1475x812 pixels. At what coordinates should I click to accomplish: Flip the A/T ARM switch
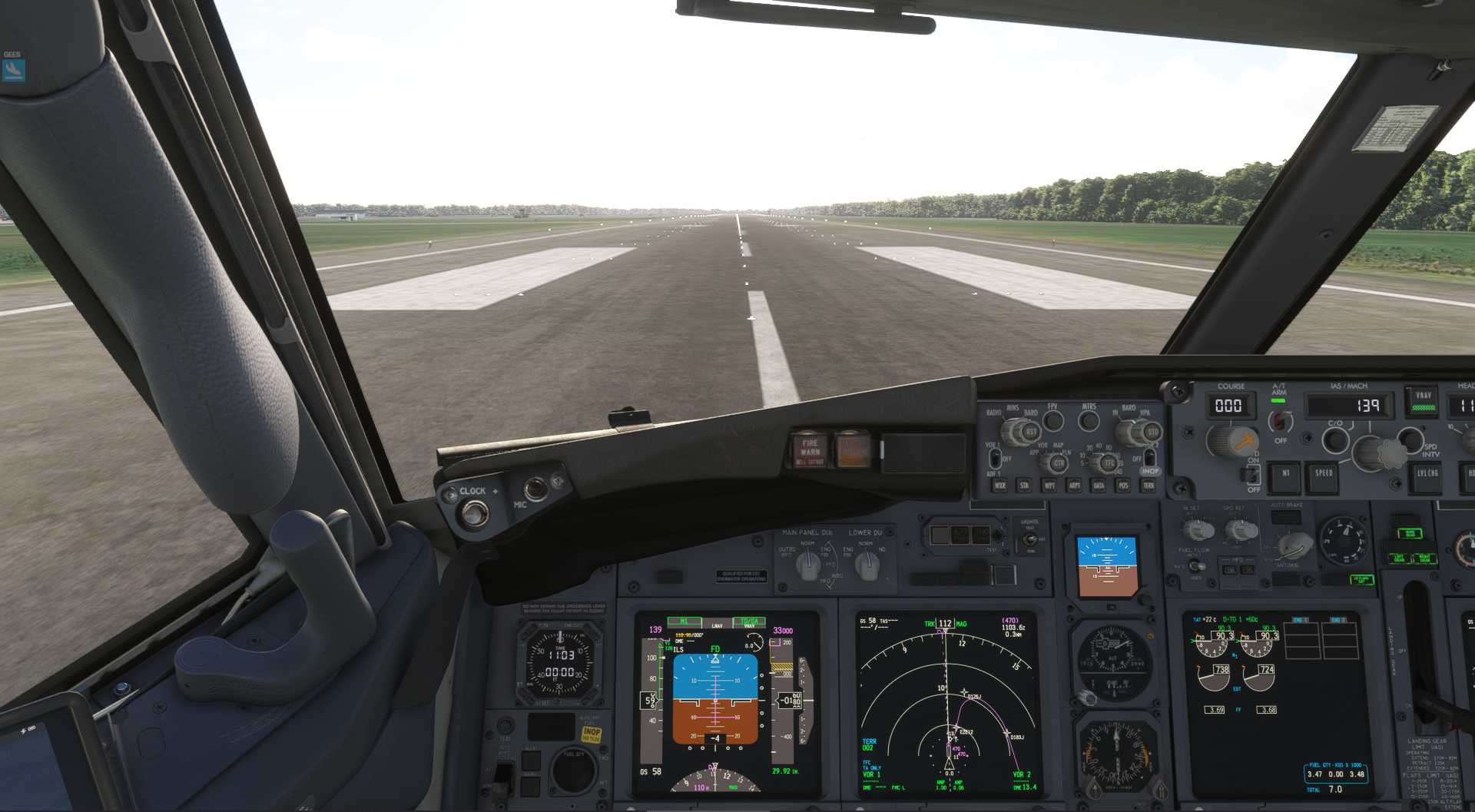[x=1278, y=420]
